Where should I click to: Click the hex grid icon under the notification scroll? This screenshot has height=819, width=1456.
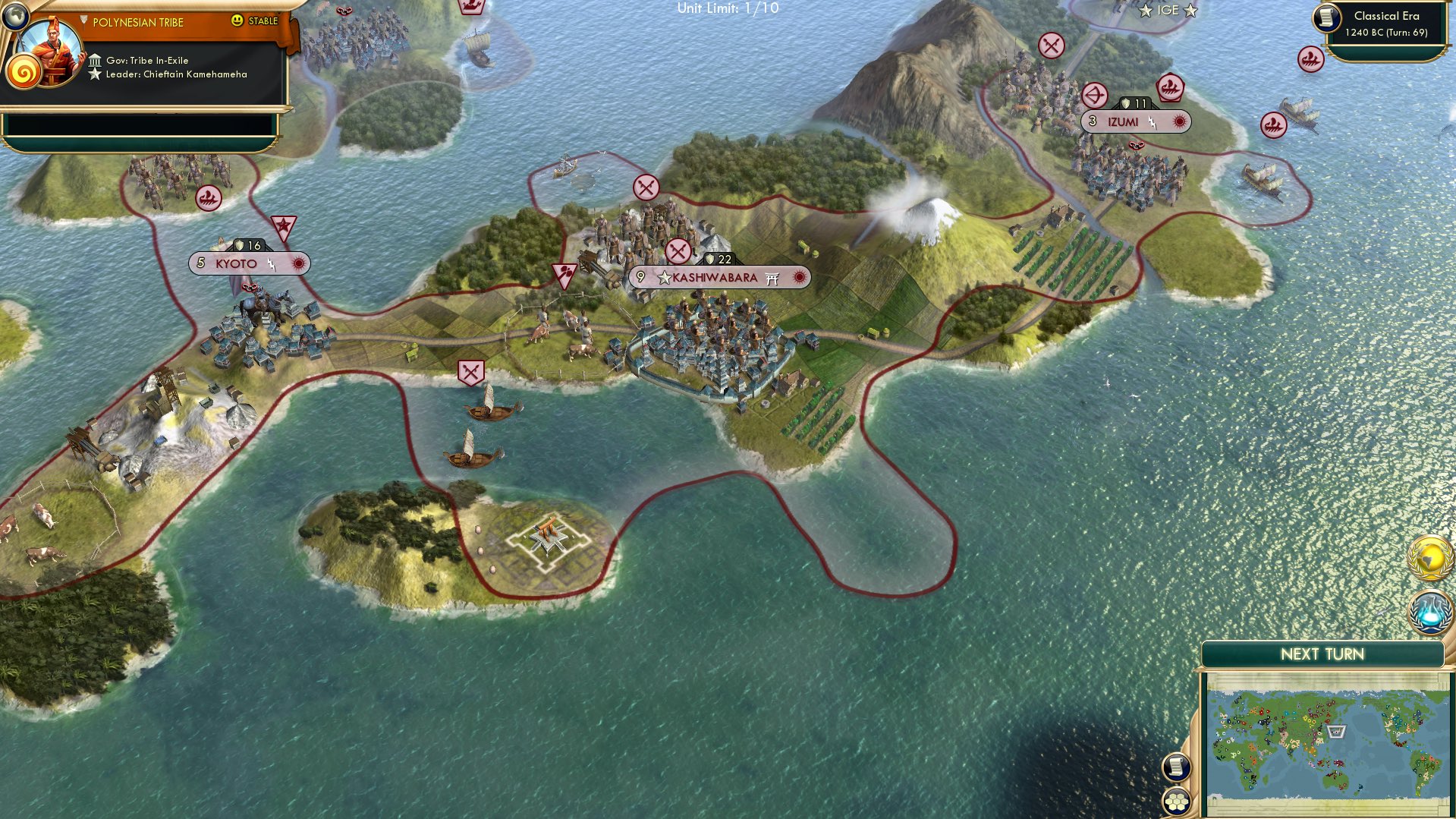(x=1177, y=802)
